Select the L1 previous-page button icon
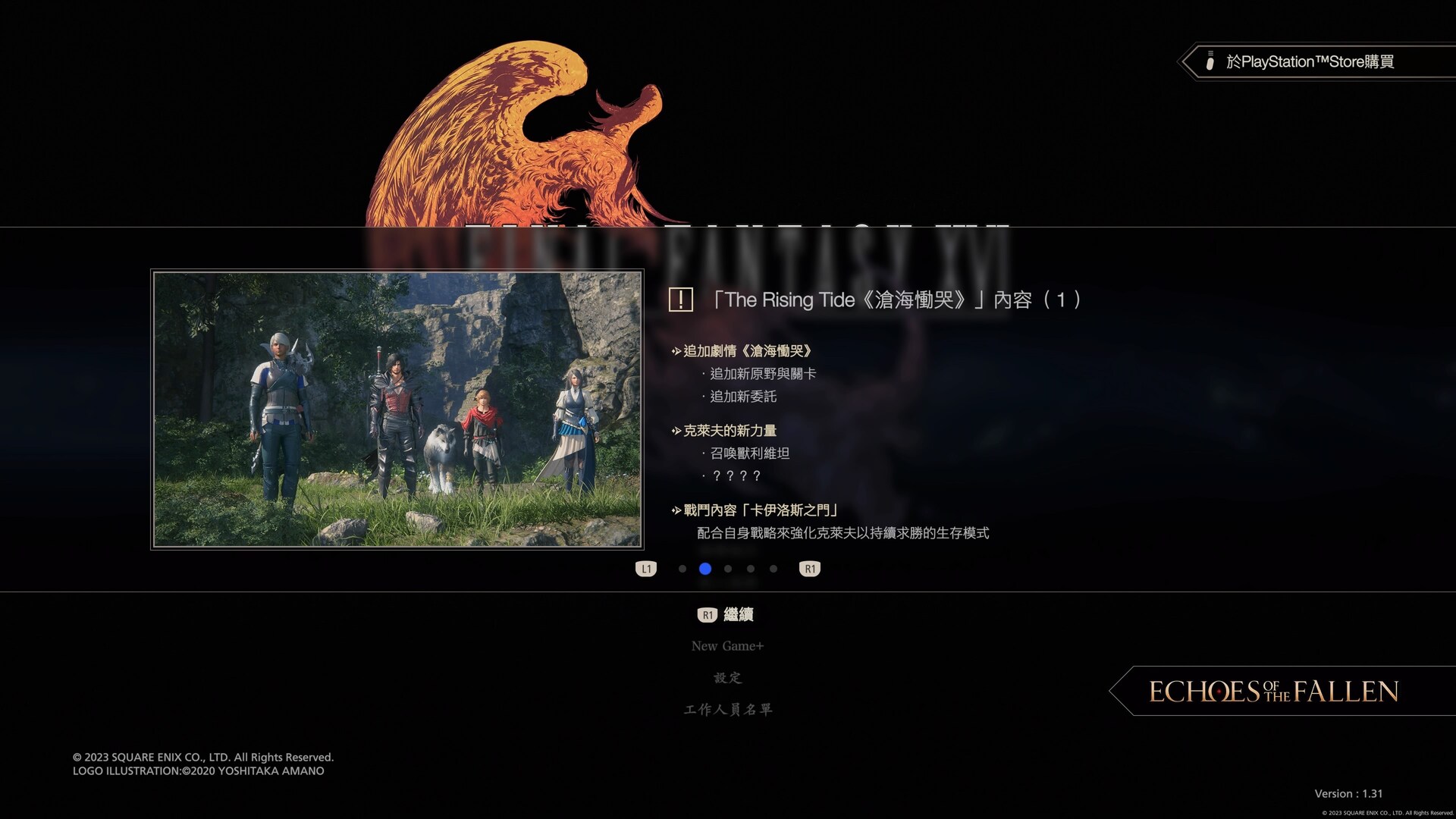1456x819 pixels. 646,568
